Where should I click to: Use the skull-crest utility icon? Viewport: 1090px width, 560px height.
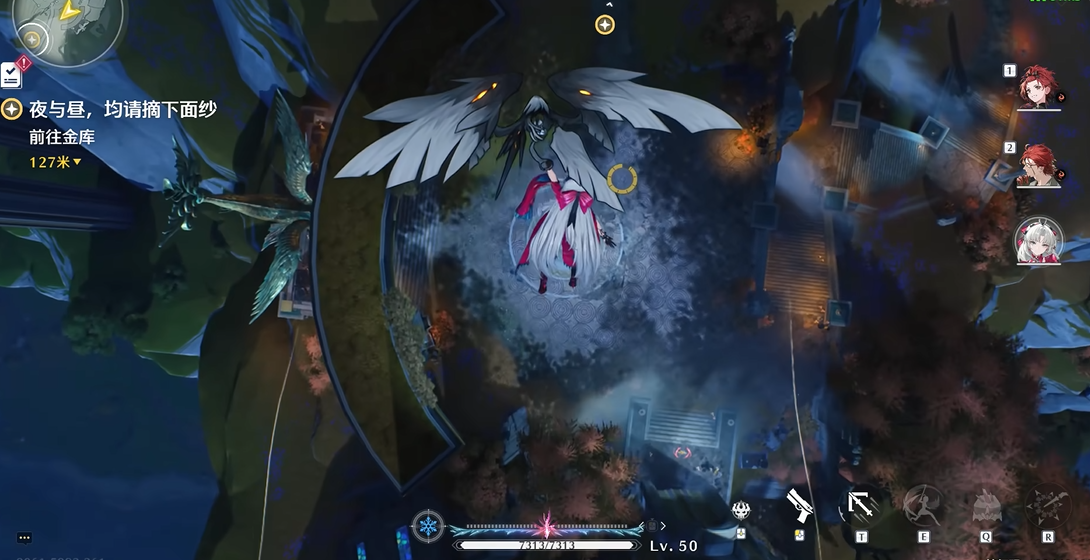741,510
